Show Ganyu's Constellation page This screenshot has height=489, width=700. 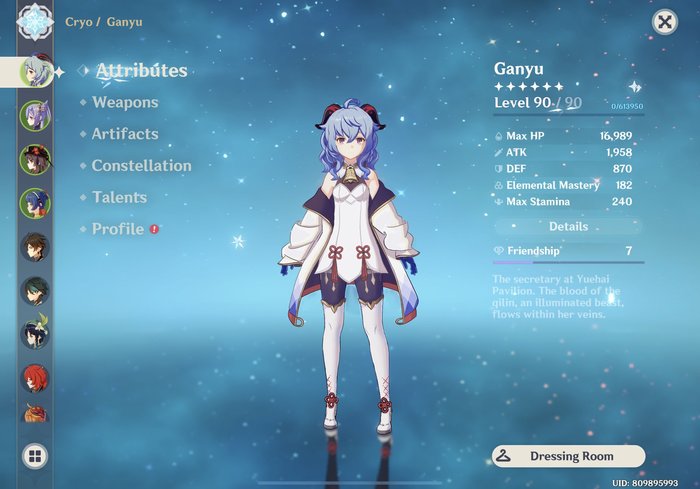tap(141, 166)
